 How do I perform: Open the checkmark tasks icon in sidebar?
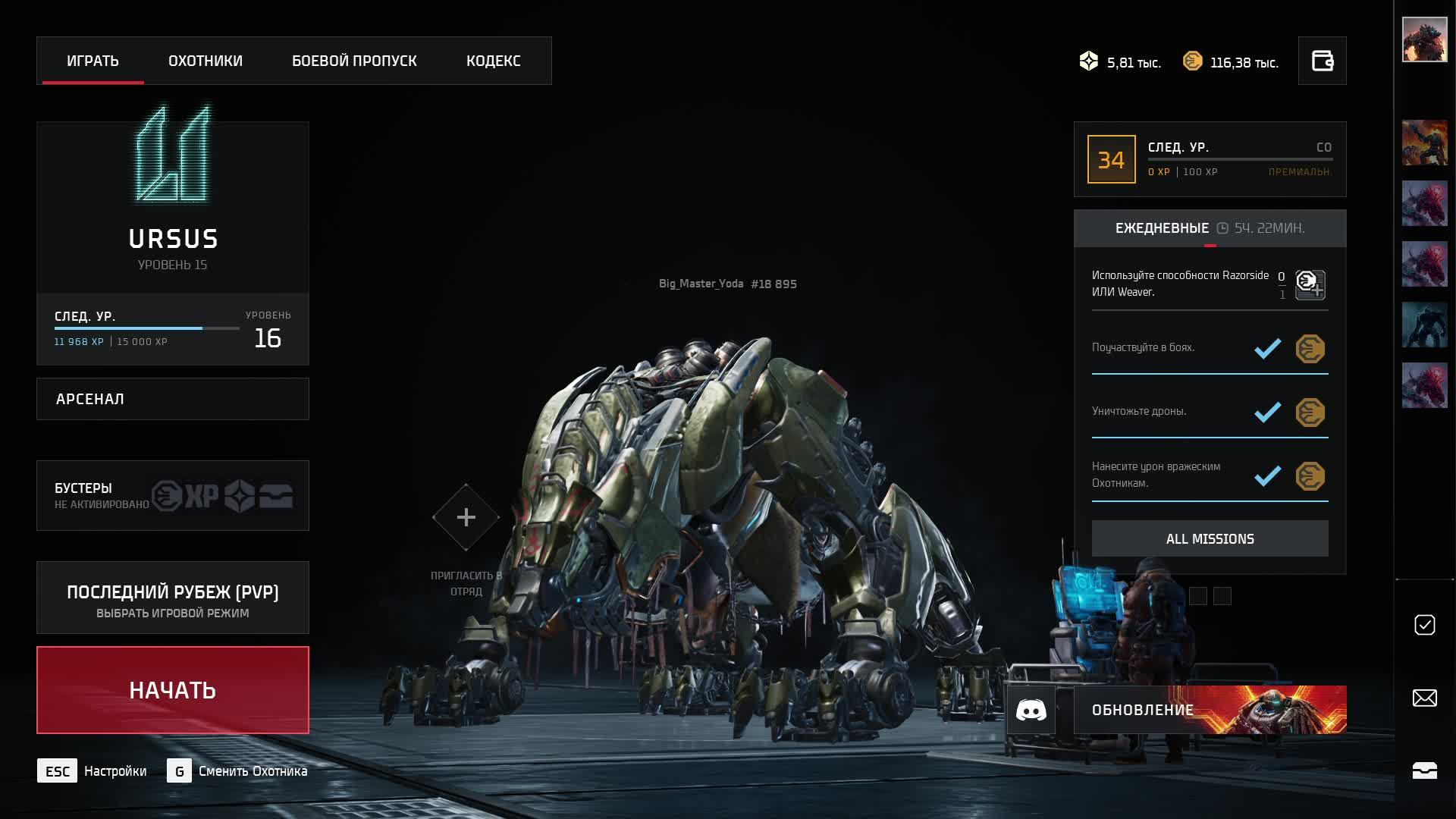coord(1424,625)
